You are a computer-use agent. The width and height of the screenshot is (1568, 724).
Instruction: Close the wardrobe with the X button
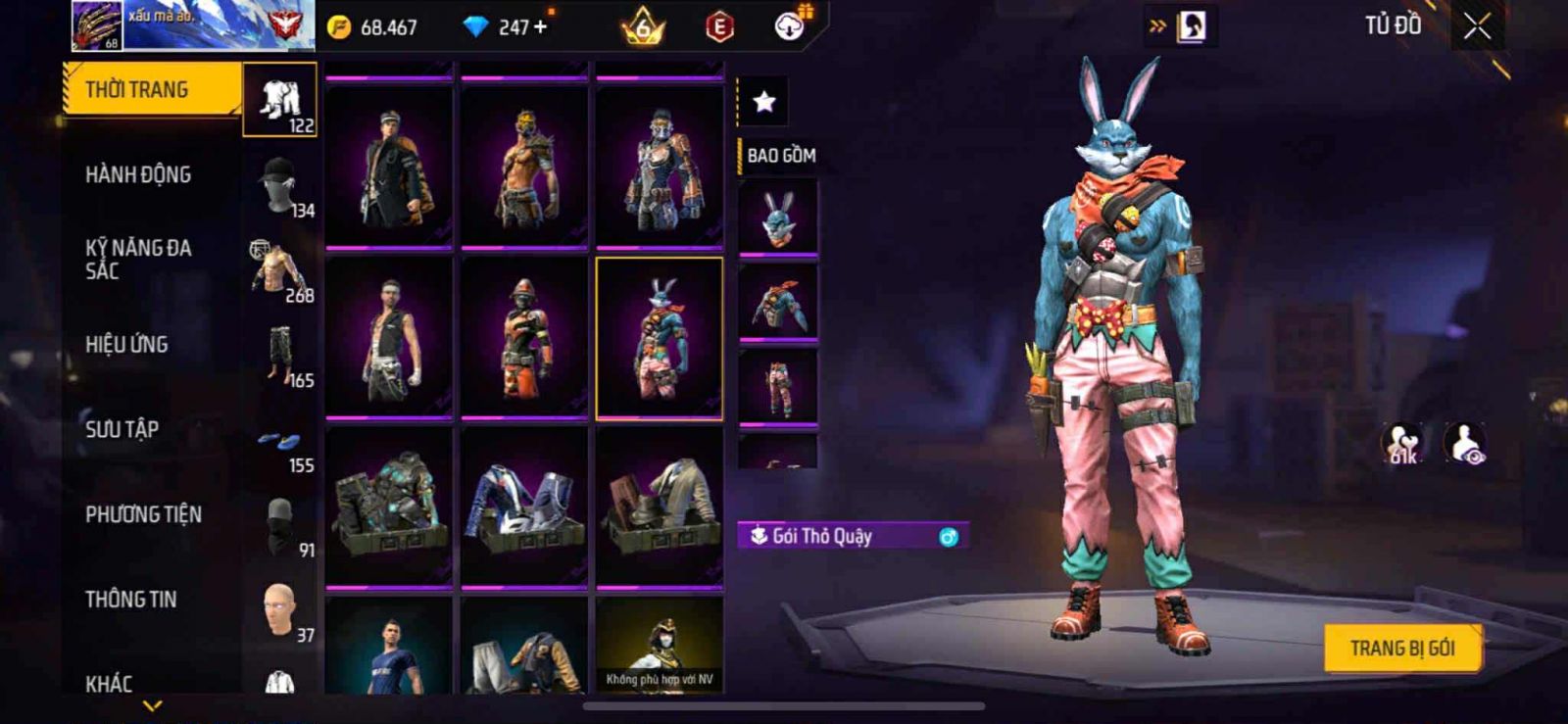click(x=1477, y=27)
